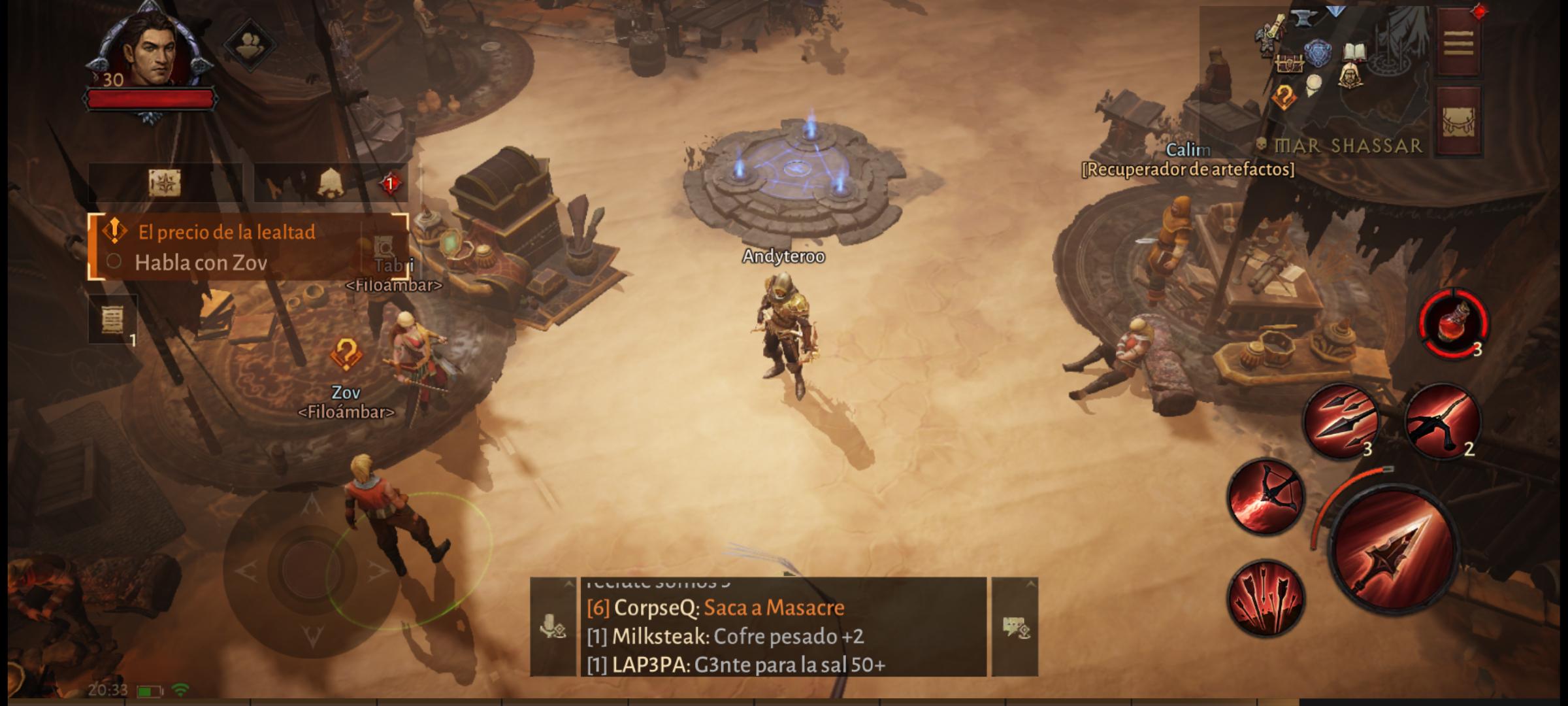Switch to the tab with red notification badge
Image resolution: width=1568 pixels, height=706 pixels.
[331, 183]
